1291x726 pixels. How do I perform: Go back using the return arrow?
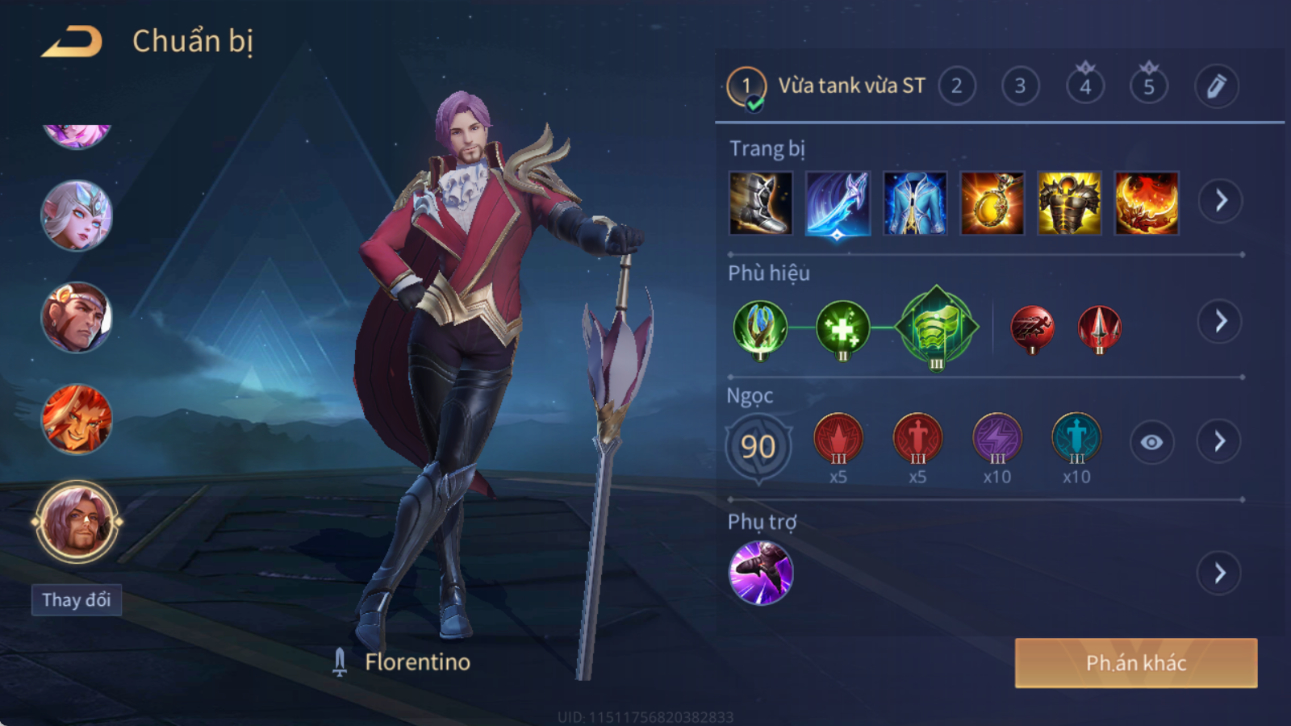[x=71, y=42]
